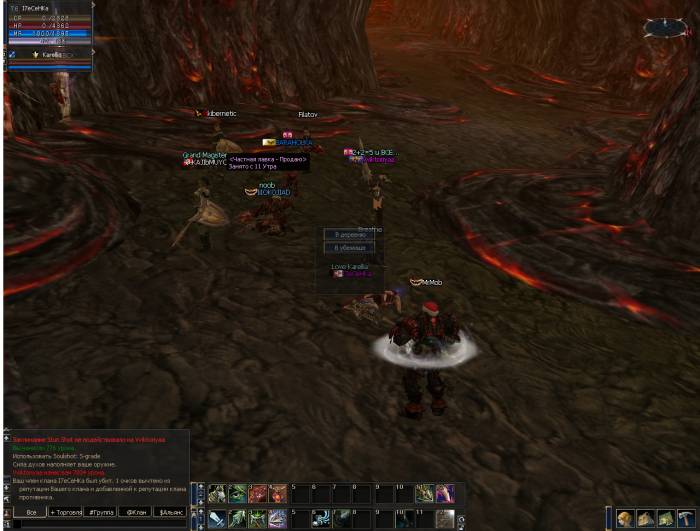Select the Karelka party member frame
The height and width of the screenshot is (531, 700).
[50, 54]
